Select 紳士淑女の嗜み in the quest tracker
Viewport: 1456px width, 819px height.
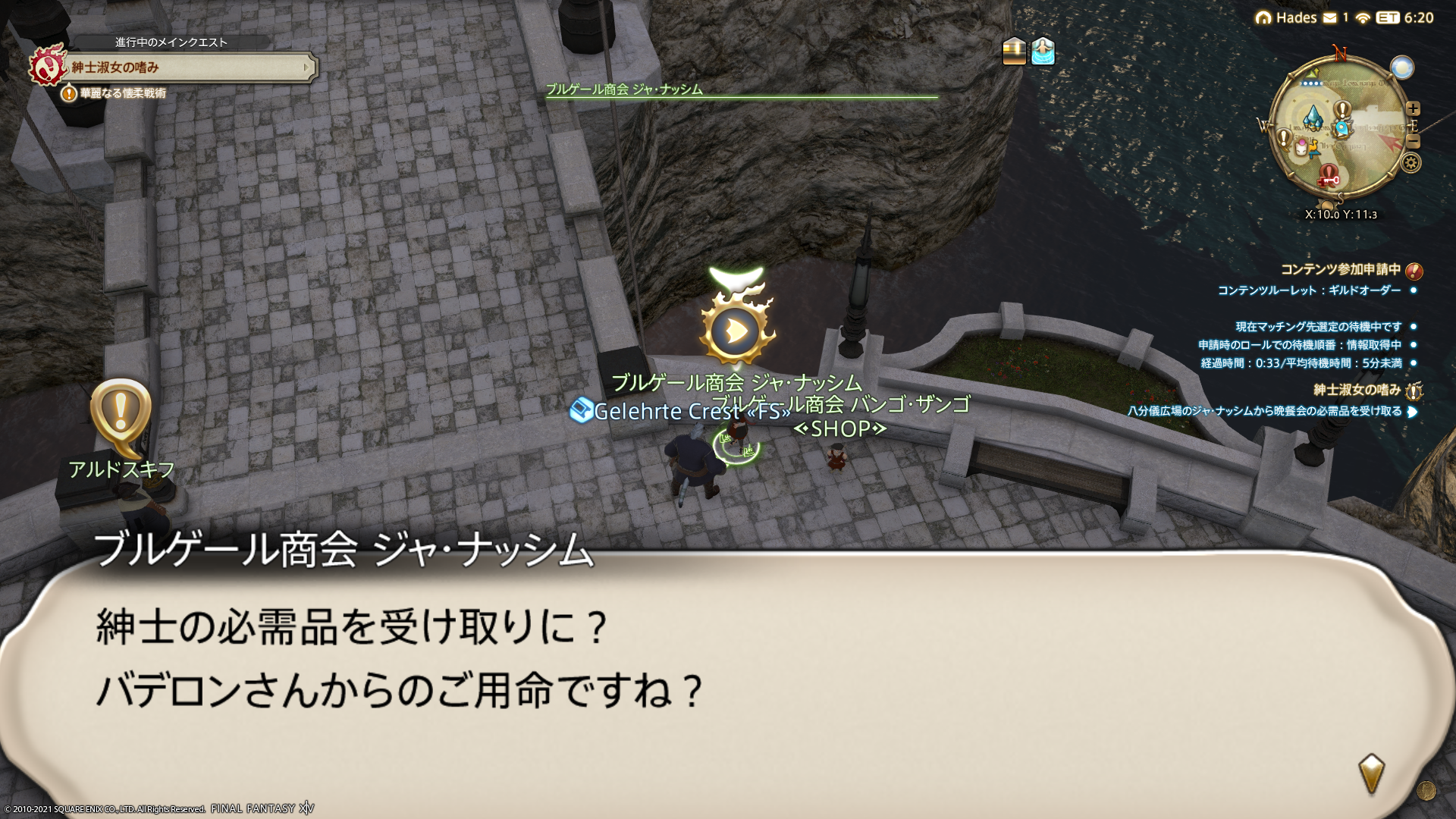tap(1357, 390)
